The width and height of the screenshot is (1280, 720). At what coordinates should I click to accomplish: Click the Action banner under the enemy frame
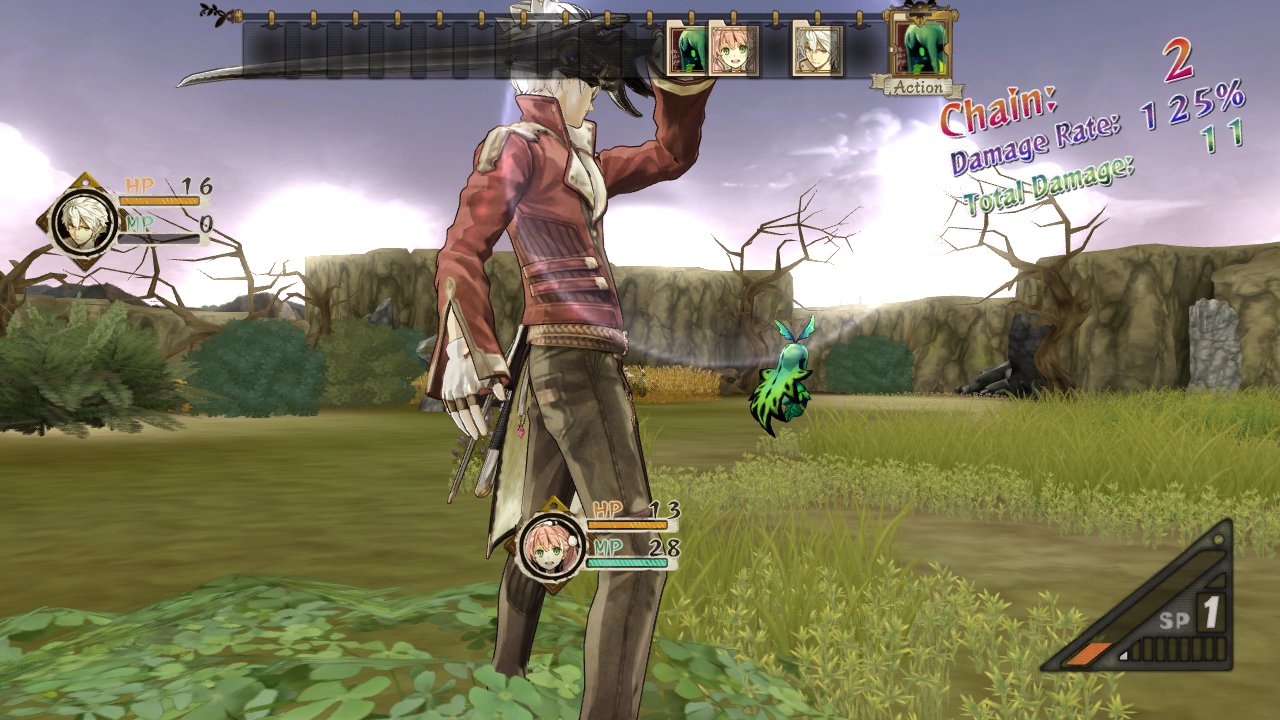(919, 88)
